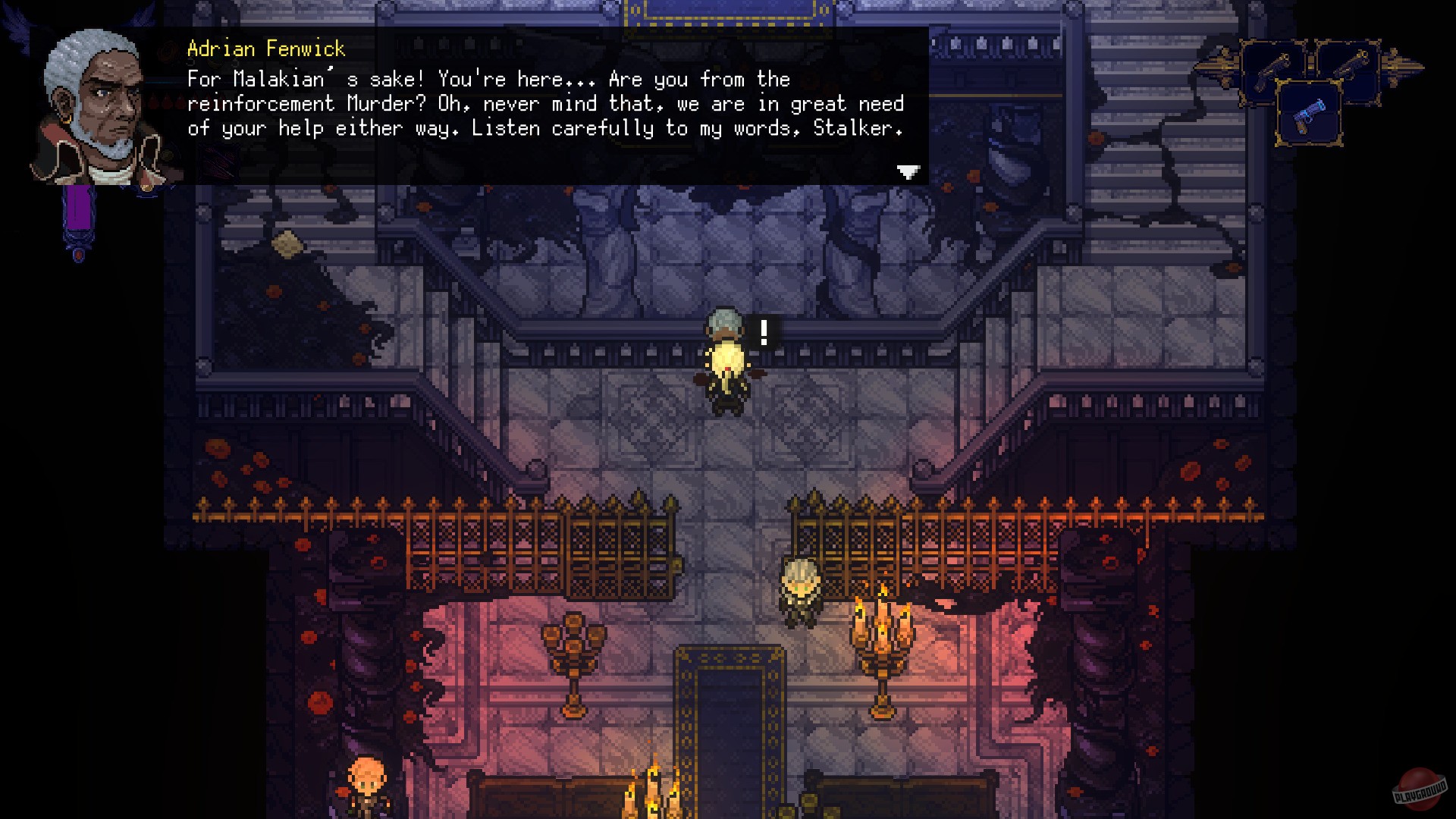Advance the dialogue with the continue arrow
Image resolution: width=1456 pixels, height=819 pixels.
point(907,171)
